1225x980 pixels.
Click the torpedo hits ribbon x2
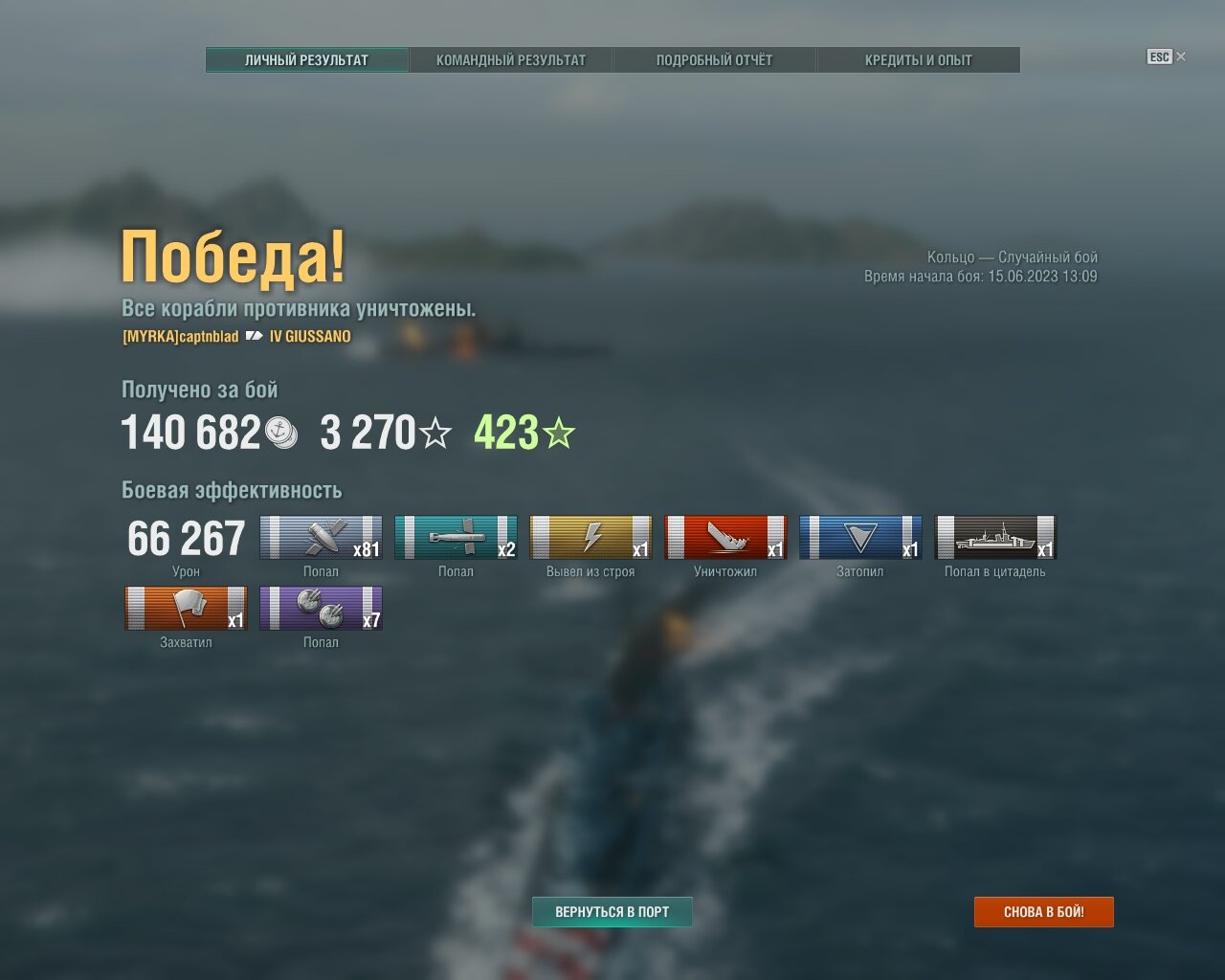tap(456, 538)
